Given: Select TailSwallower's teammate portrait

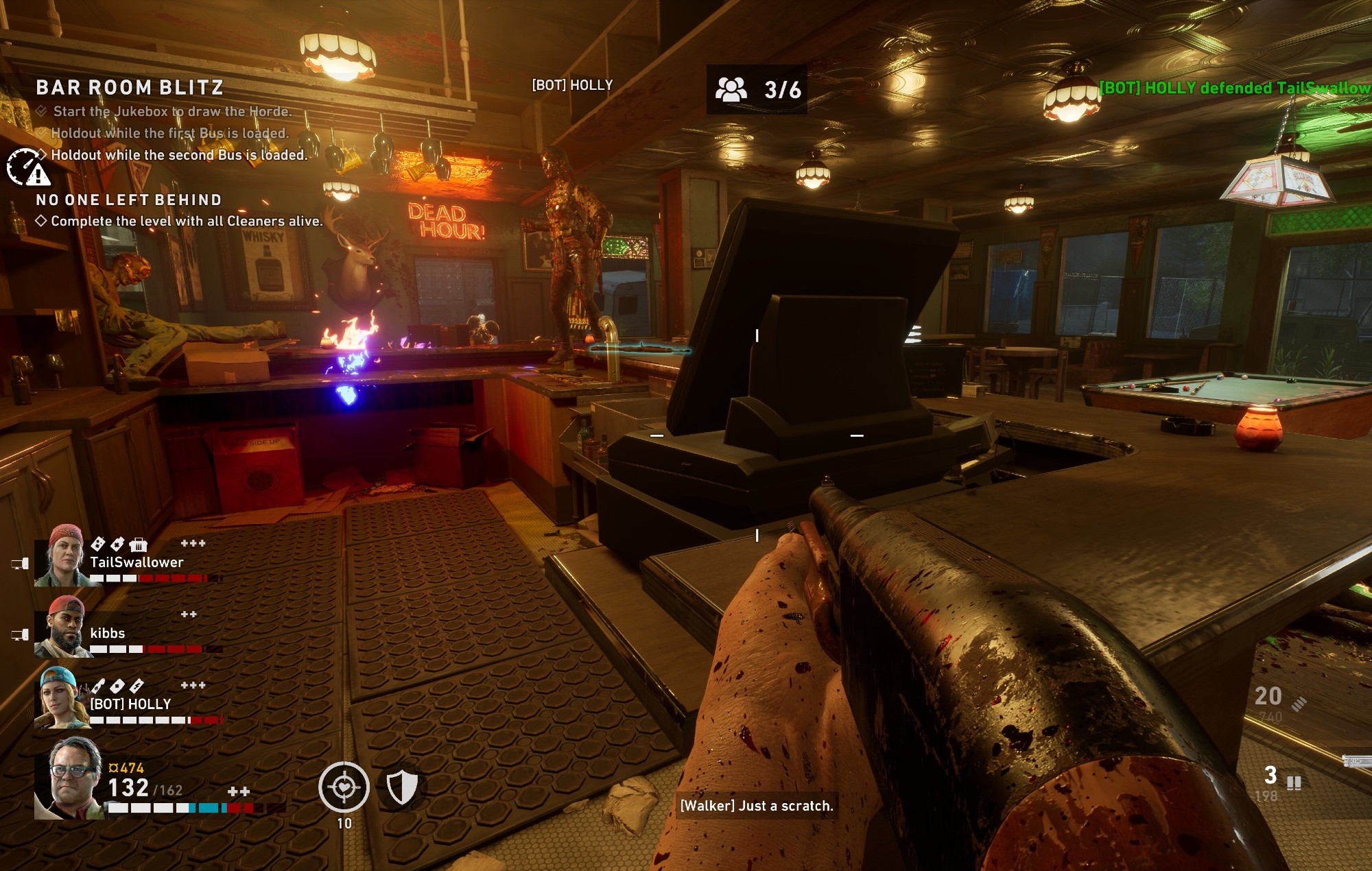Looking at the screenshot, I should [x=65, y=556].
